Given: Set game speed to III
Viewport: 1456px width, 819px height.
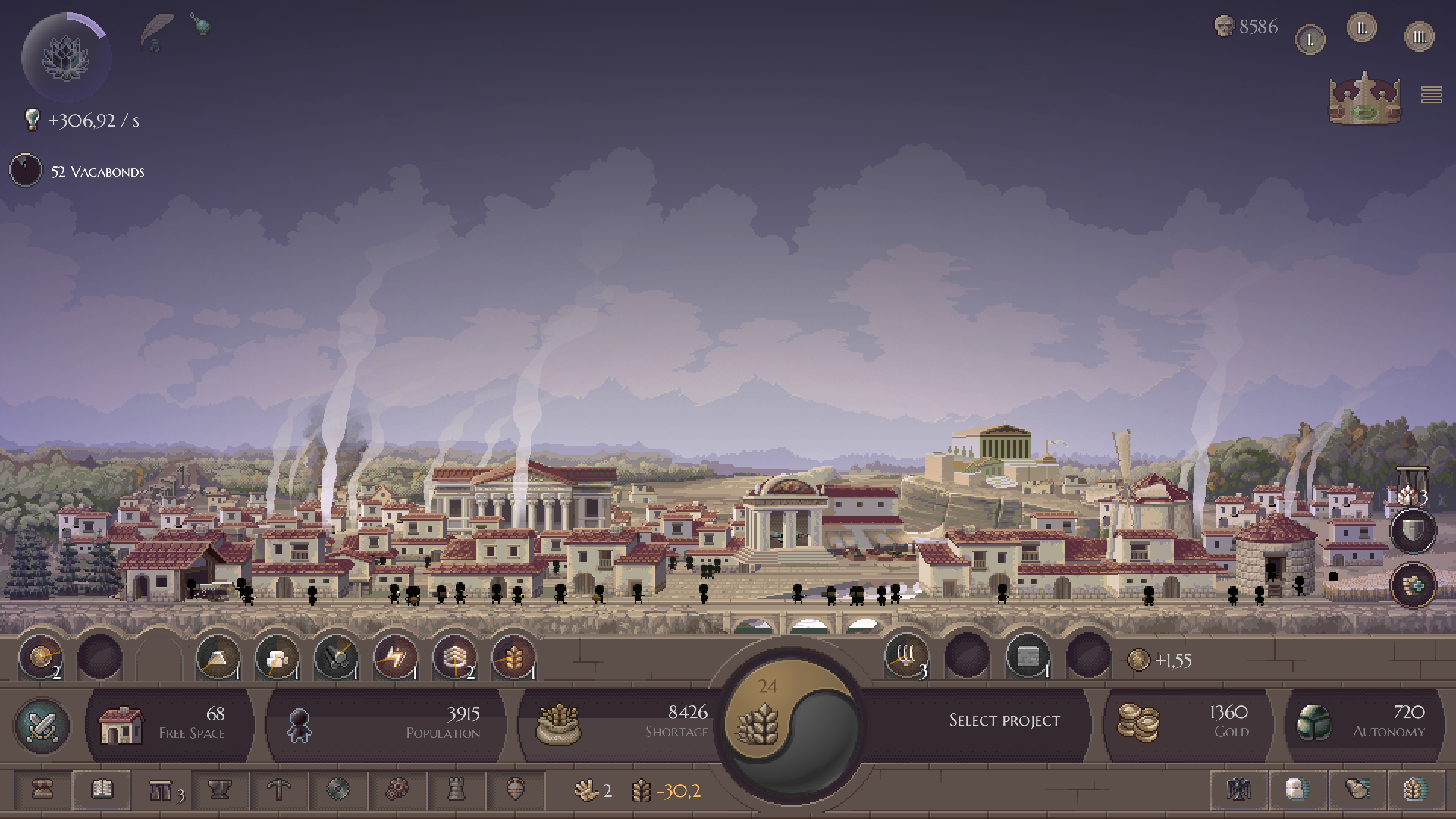Looking at the screenshot, I should 1419,36.
